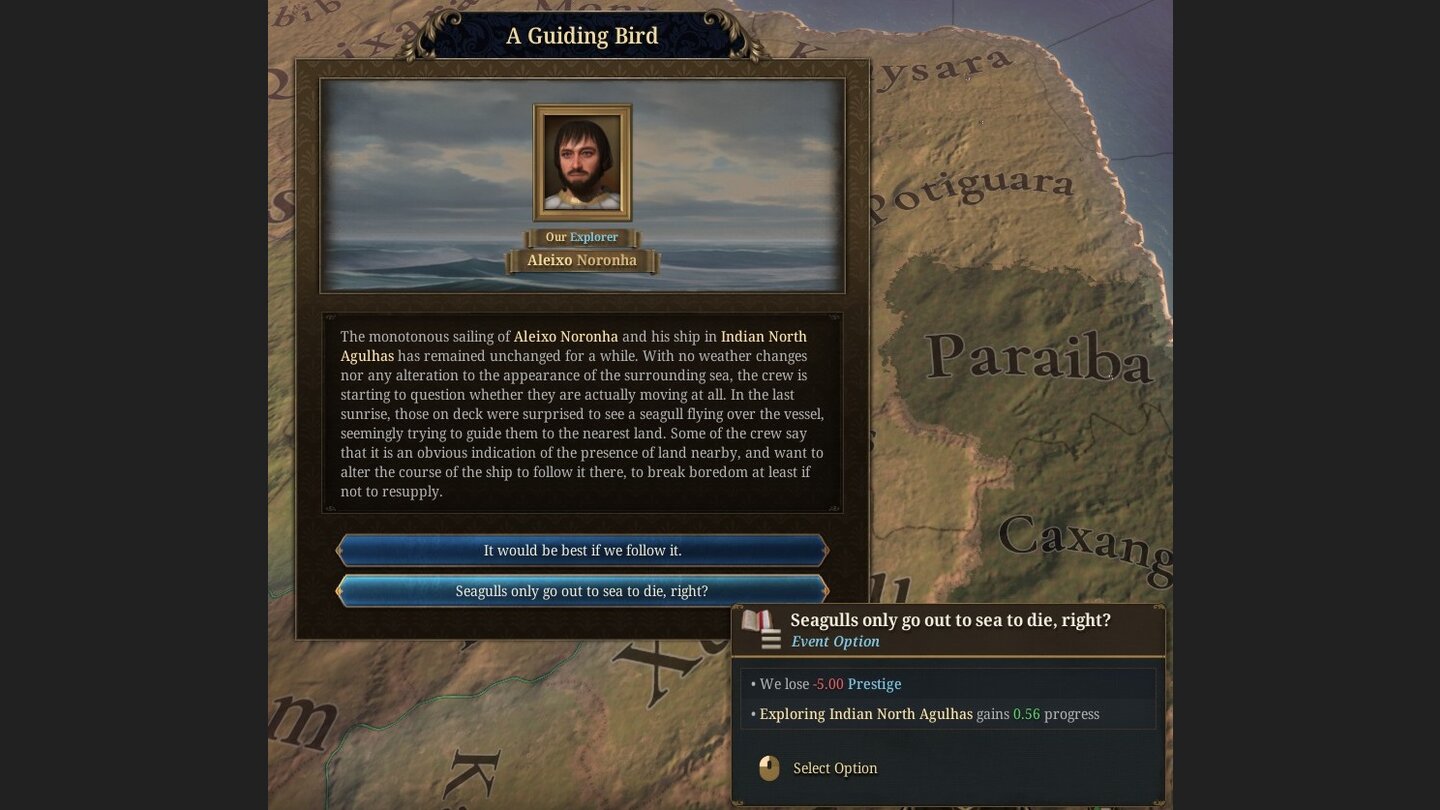This screenshot has width=1440, height=810.
Task: Choose 'It would be best if we follow it.'
Action: coord(581,549)
